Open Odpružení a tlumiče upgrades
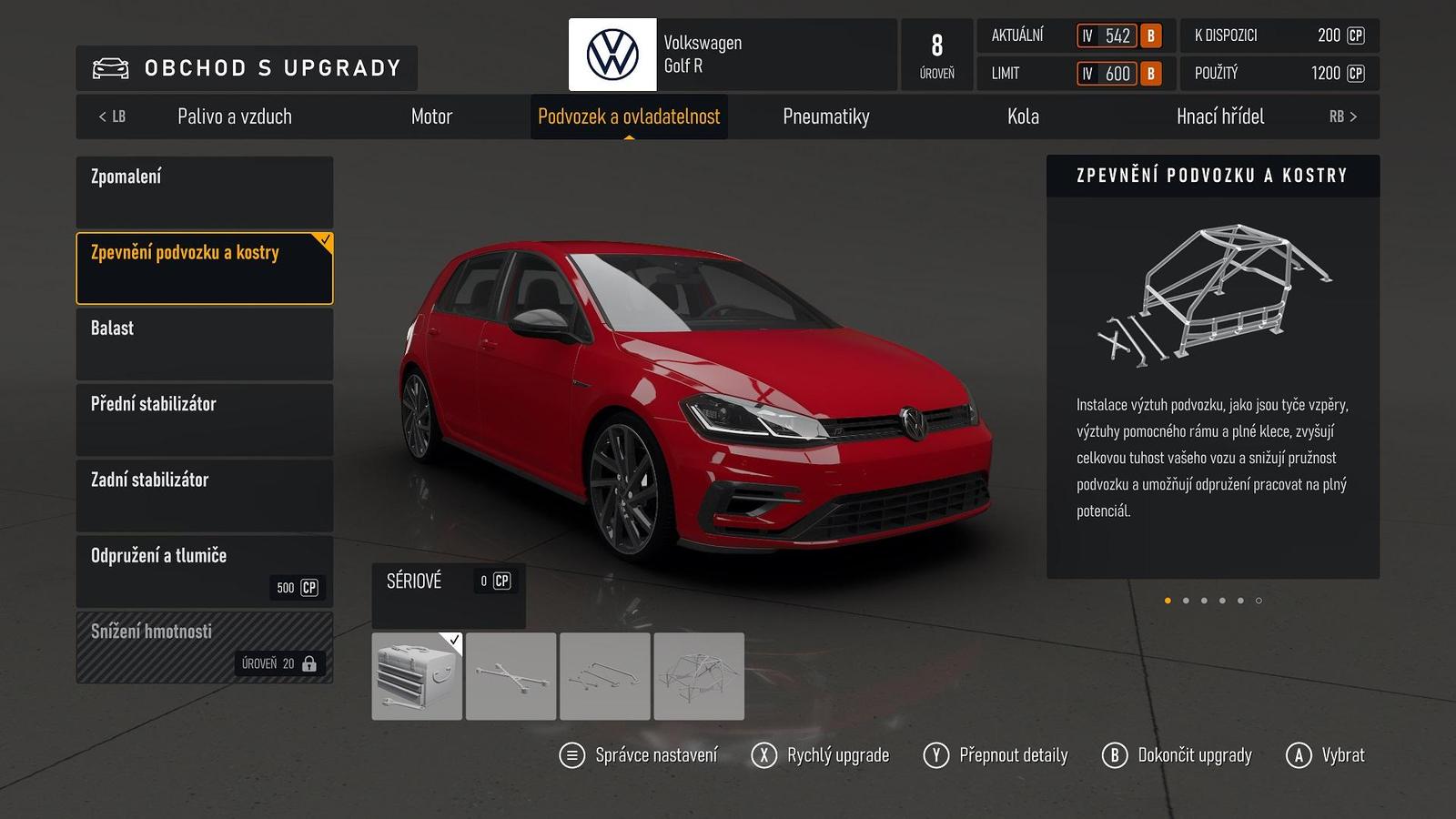This screenshot has width=1456, height=819. 205,571
